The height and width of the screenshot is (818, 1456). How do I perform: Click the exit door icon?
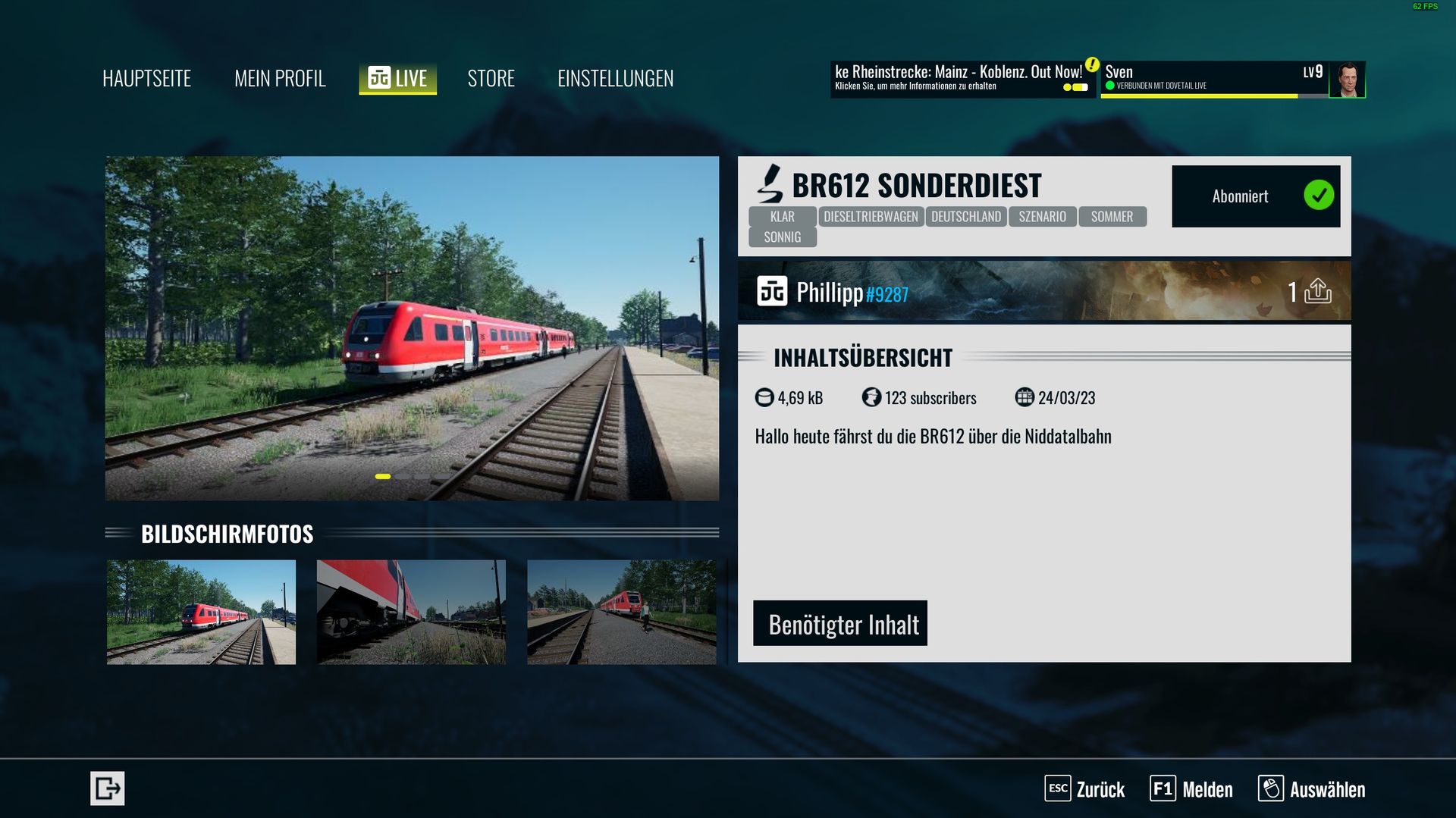pyautogui.click(x=107, y=788)
